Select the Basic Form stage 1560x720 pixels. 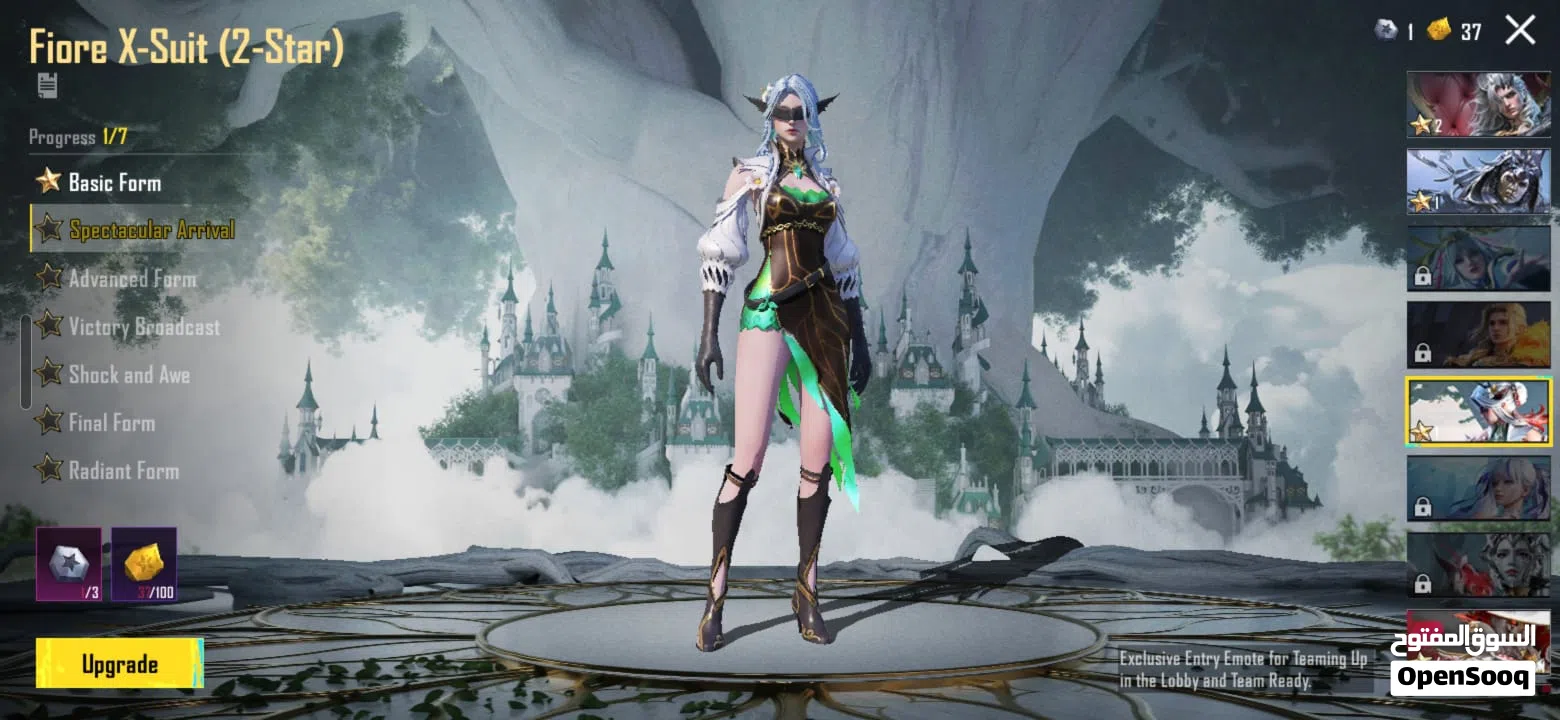114,182
